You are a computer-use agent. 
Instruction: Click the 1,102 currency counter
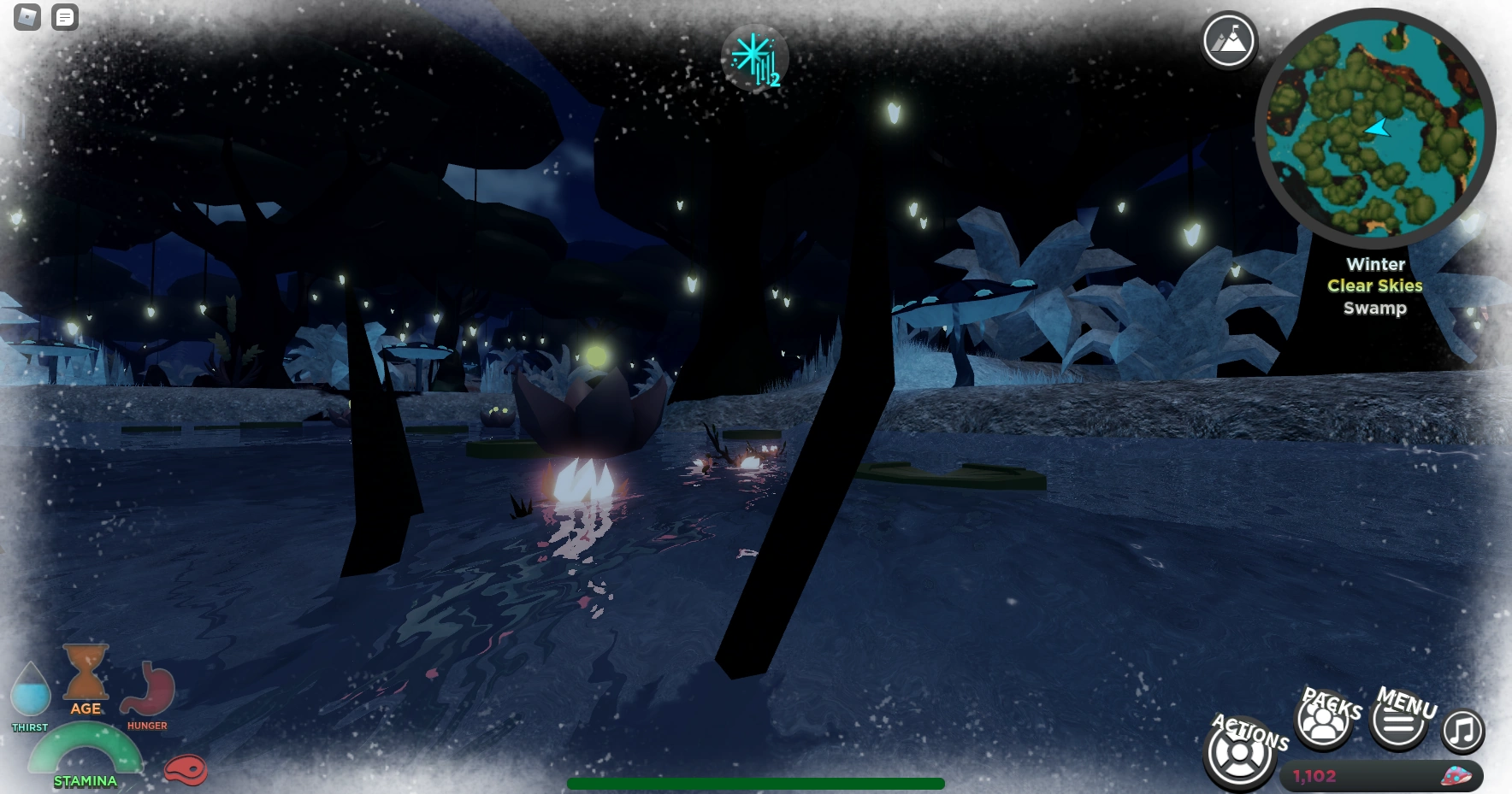1314,777
